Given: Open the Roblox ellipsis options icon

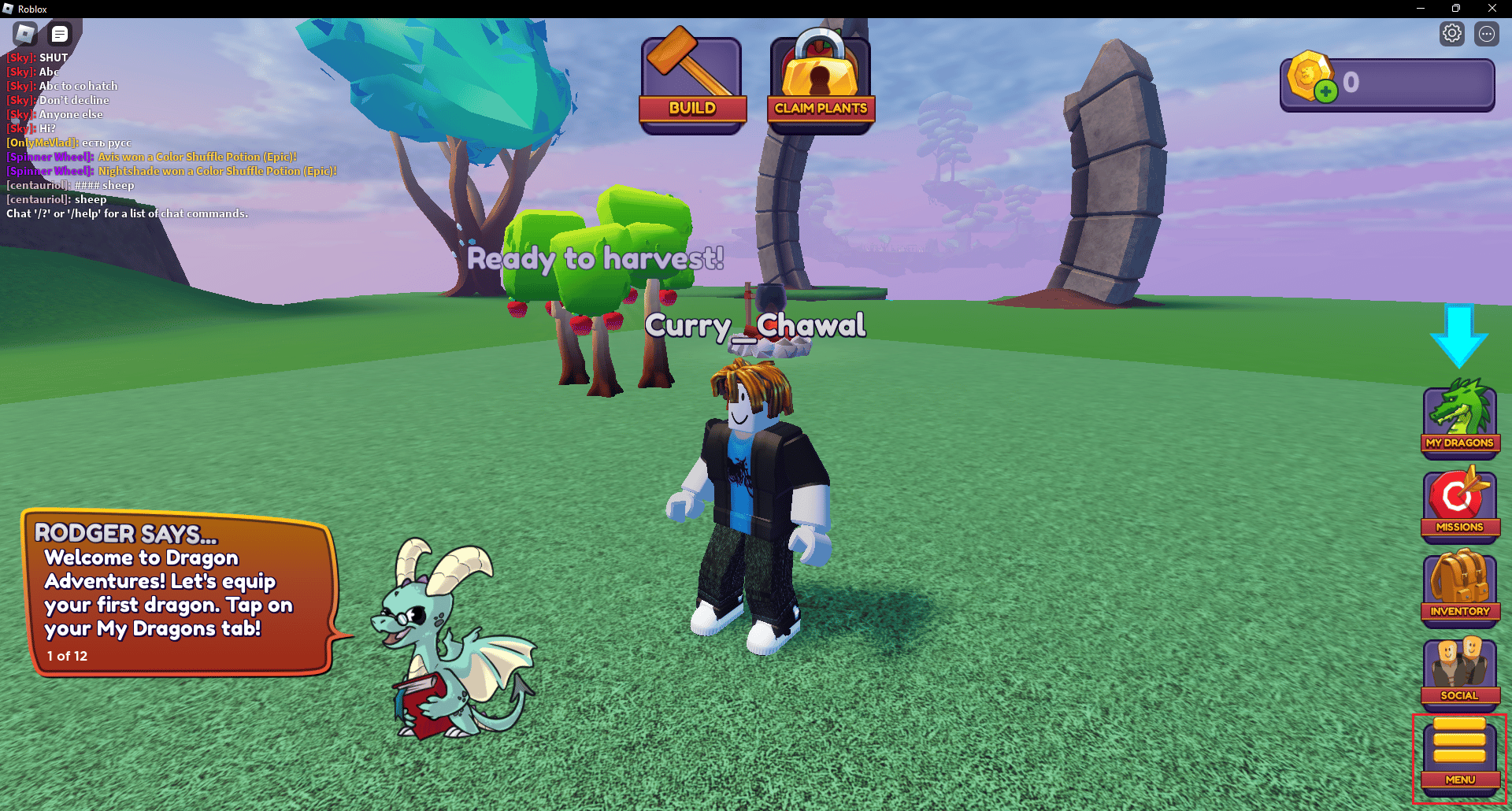Looking at the screenshot, I should coord(1487,33).
